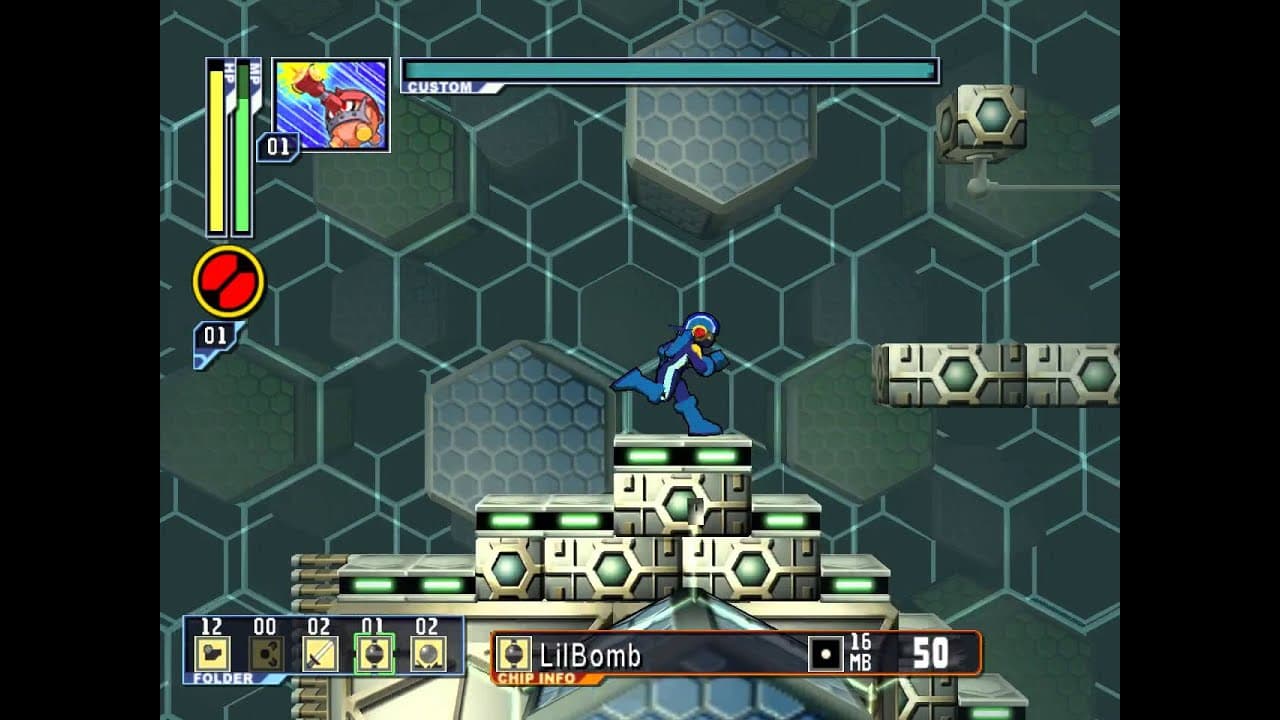Click the 01 chip counter badge under the portrait
1280x720 pixels.
(x=280, y=145)
